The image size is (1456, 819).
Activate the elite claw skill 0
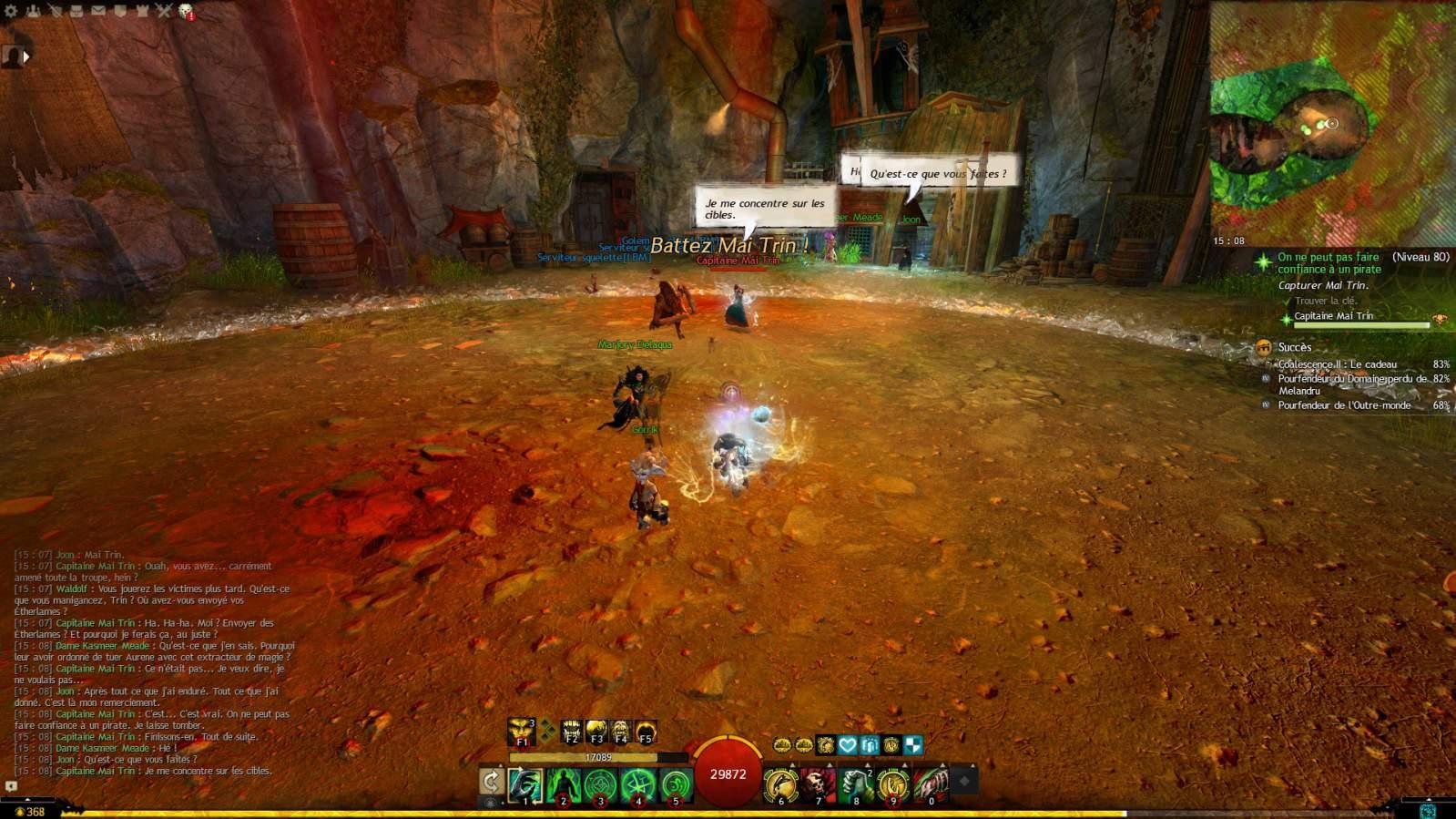[x=930, y=784]
